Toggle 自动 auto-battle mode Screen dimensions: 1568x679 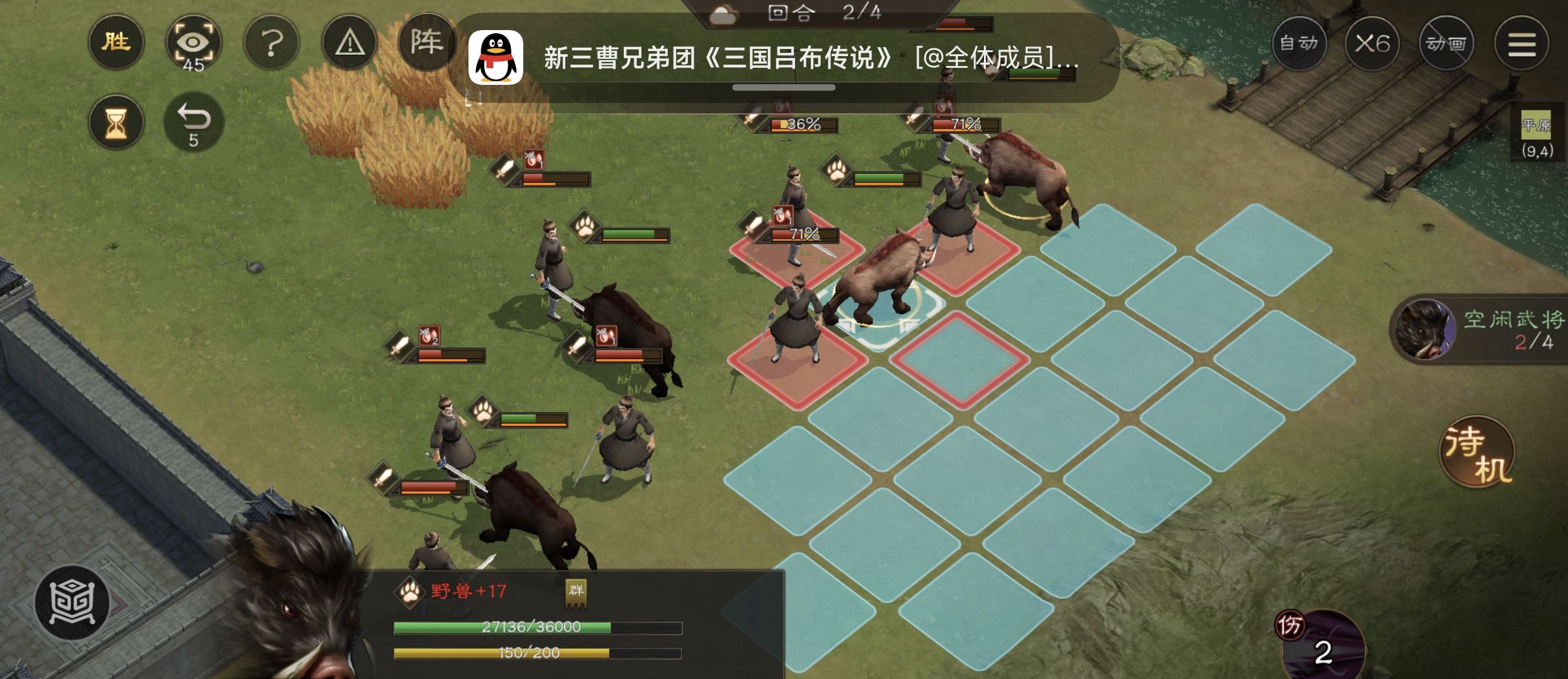coord(1299,44)
